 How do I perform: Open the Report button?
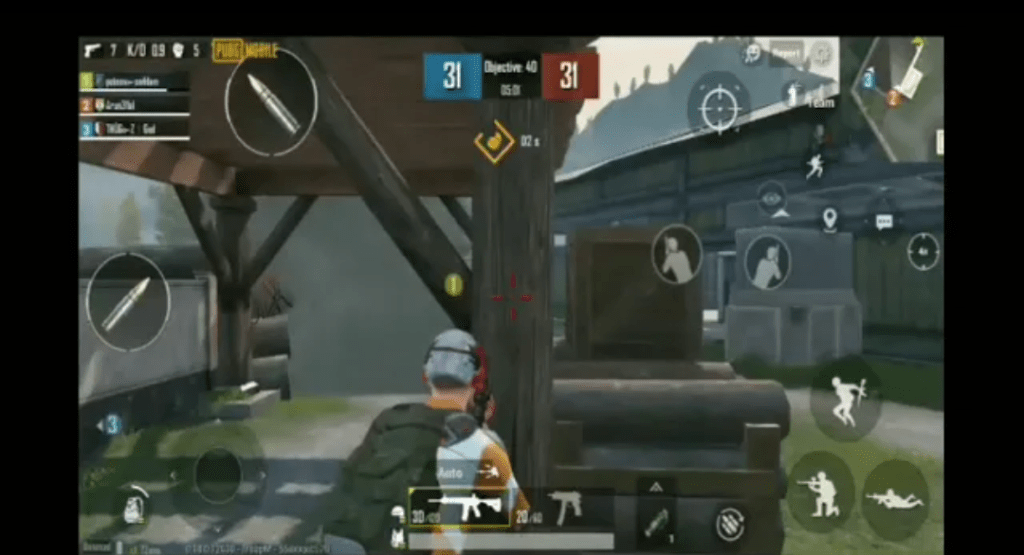(786, 52)
